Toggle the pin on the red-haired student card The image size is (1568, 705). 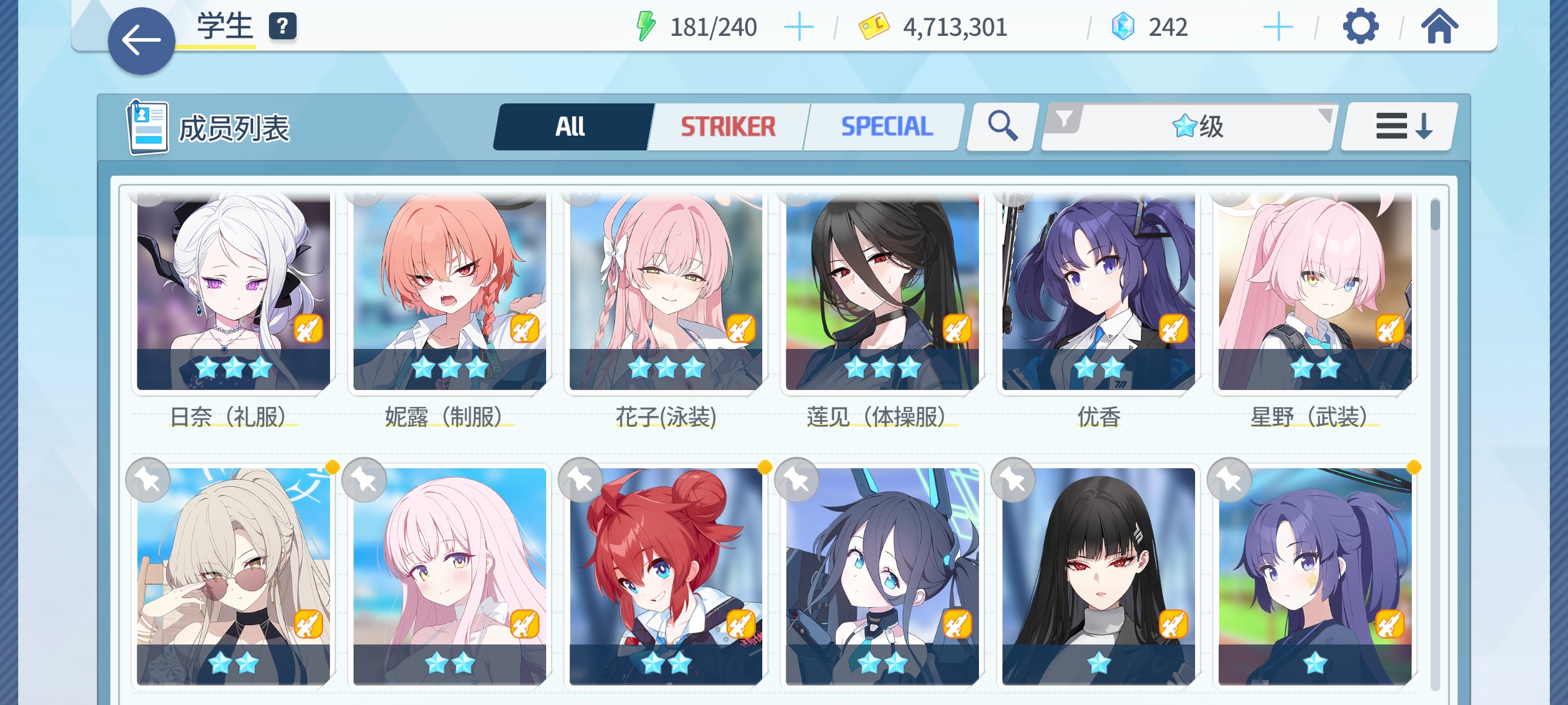(581, 481)
